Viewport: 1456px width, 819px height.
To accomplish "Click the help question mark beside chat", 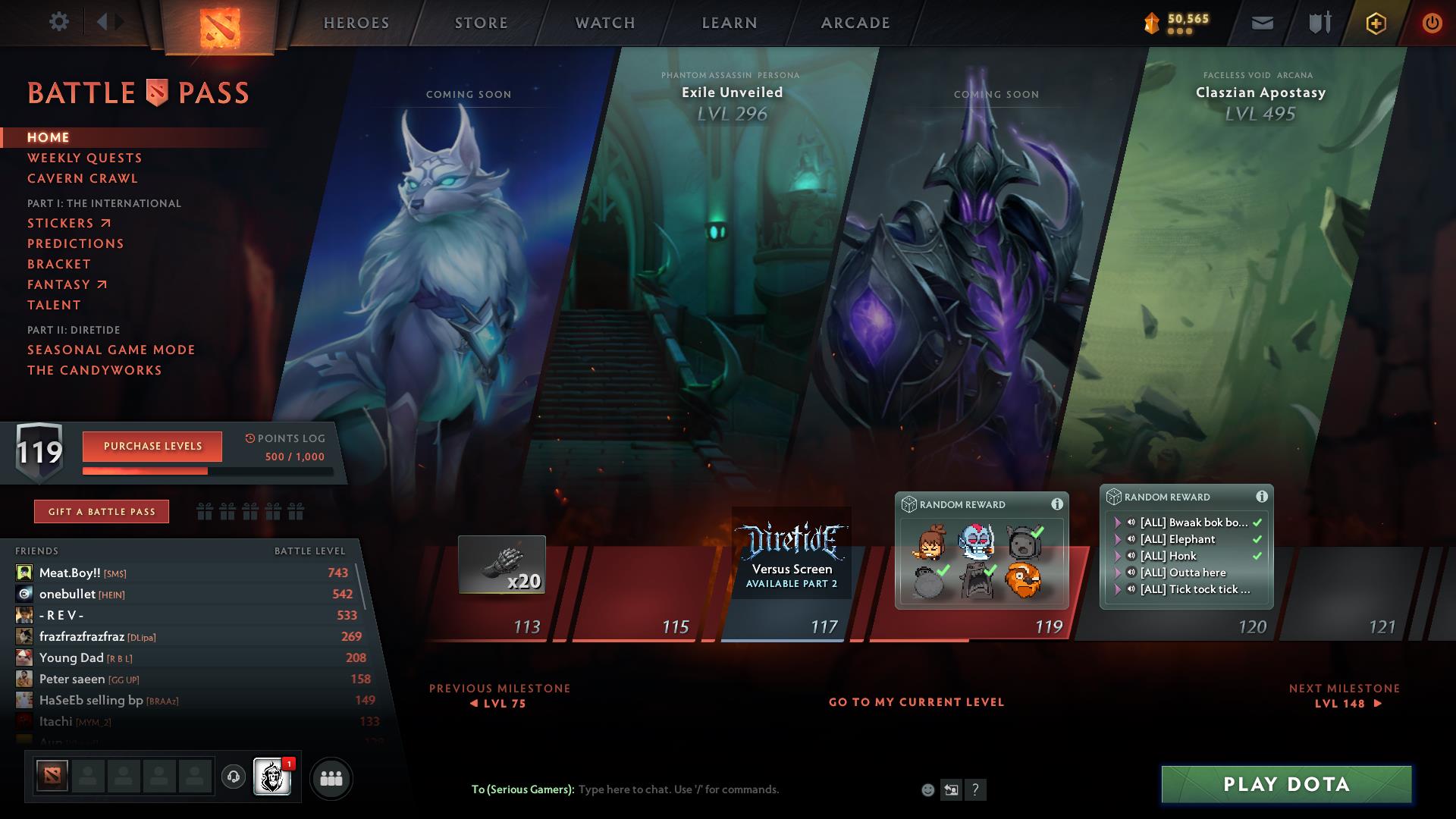I will coord(975,789).
